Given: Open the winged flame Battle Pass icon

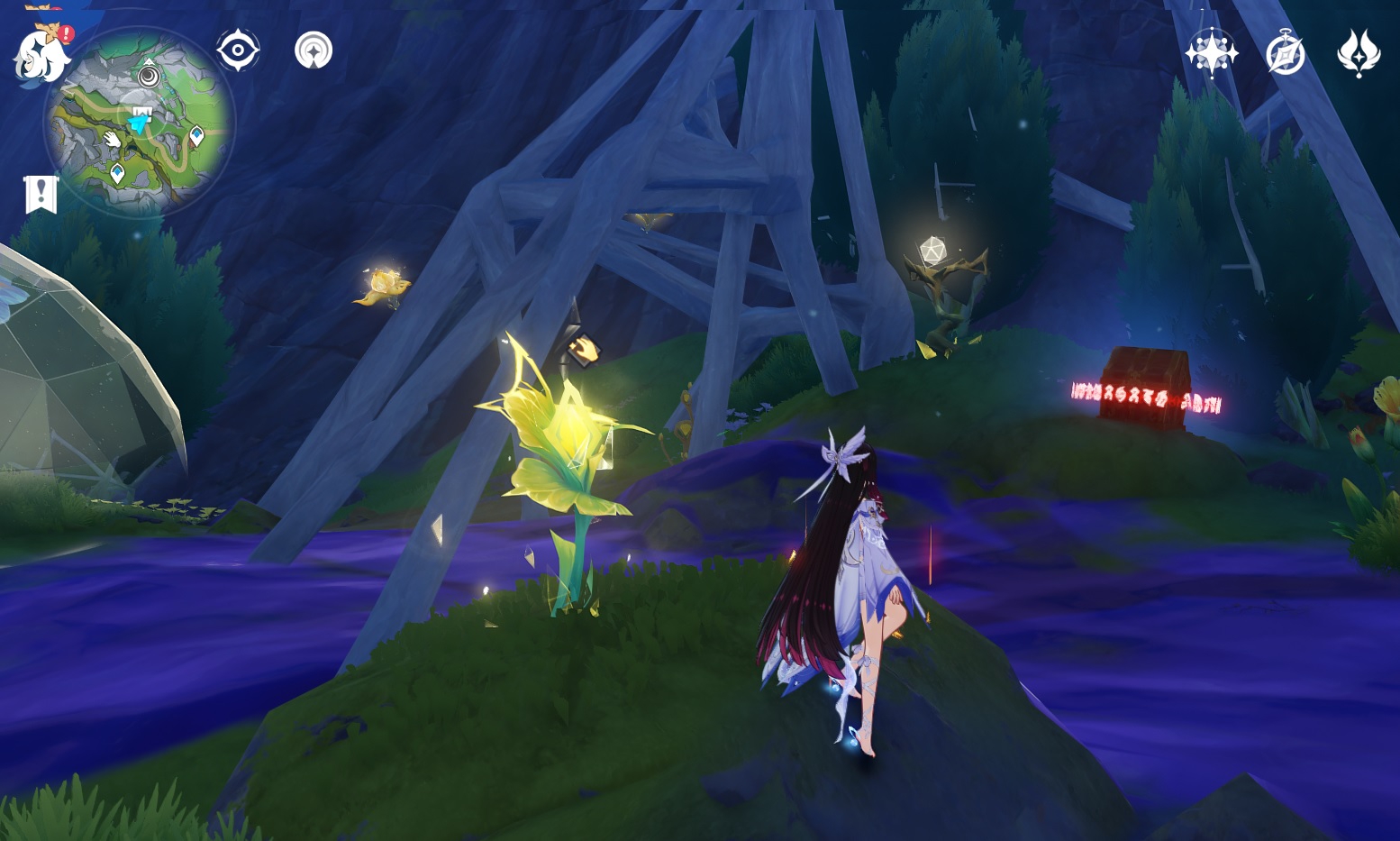Looking at the screenshot, I should tap(1359, 53).
